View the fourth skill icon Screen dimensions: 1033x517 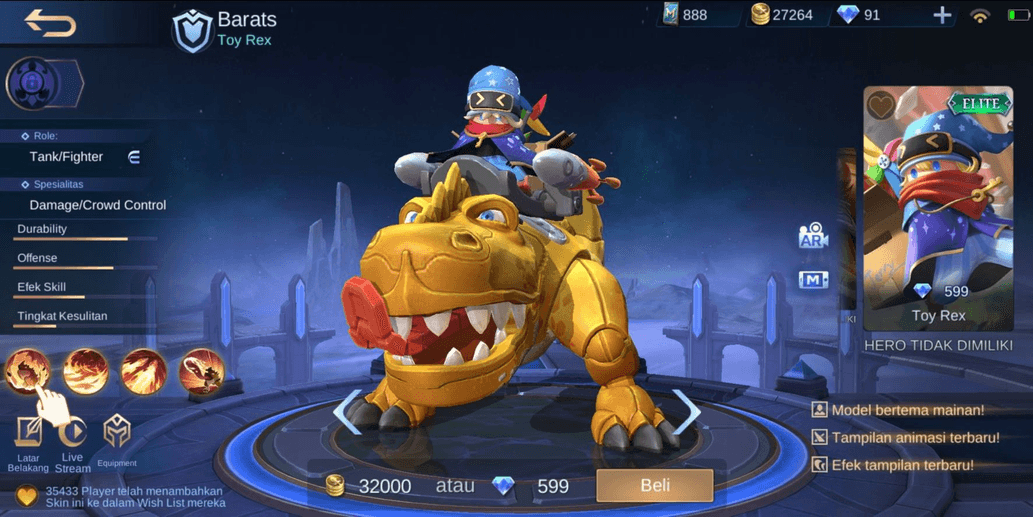(x=202, y=371)
